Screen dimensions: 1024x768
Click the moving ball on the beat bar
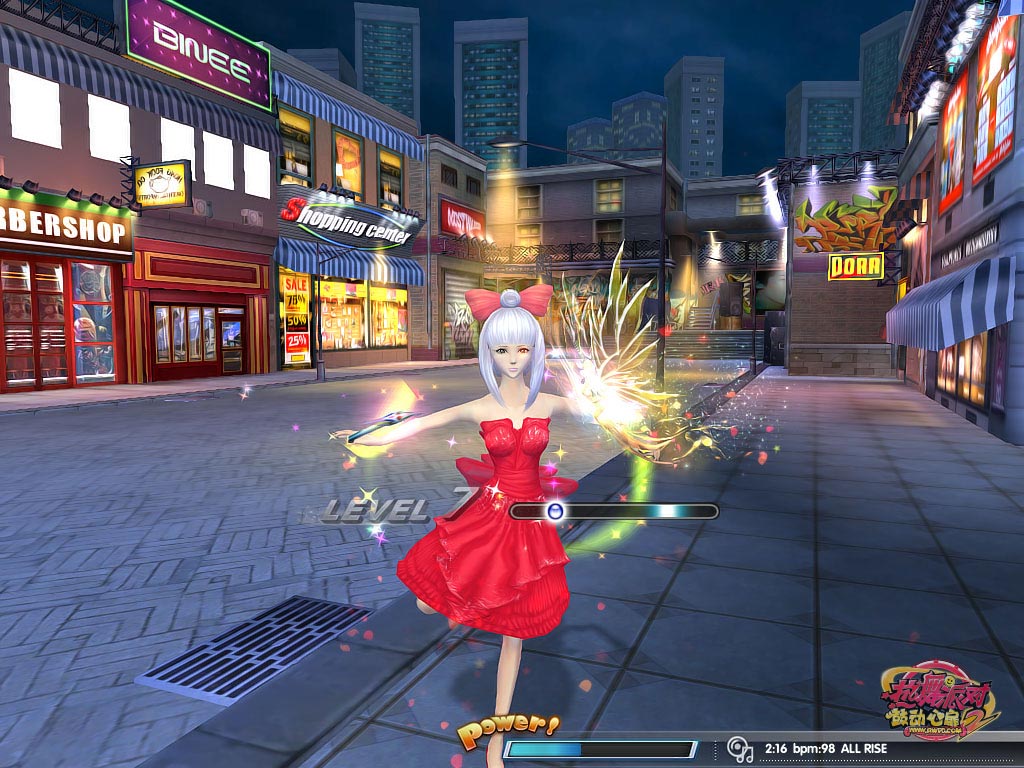[556, 511]
